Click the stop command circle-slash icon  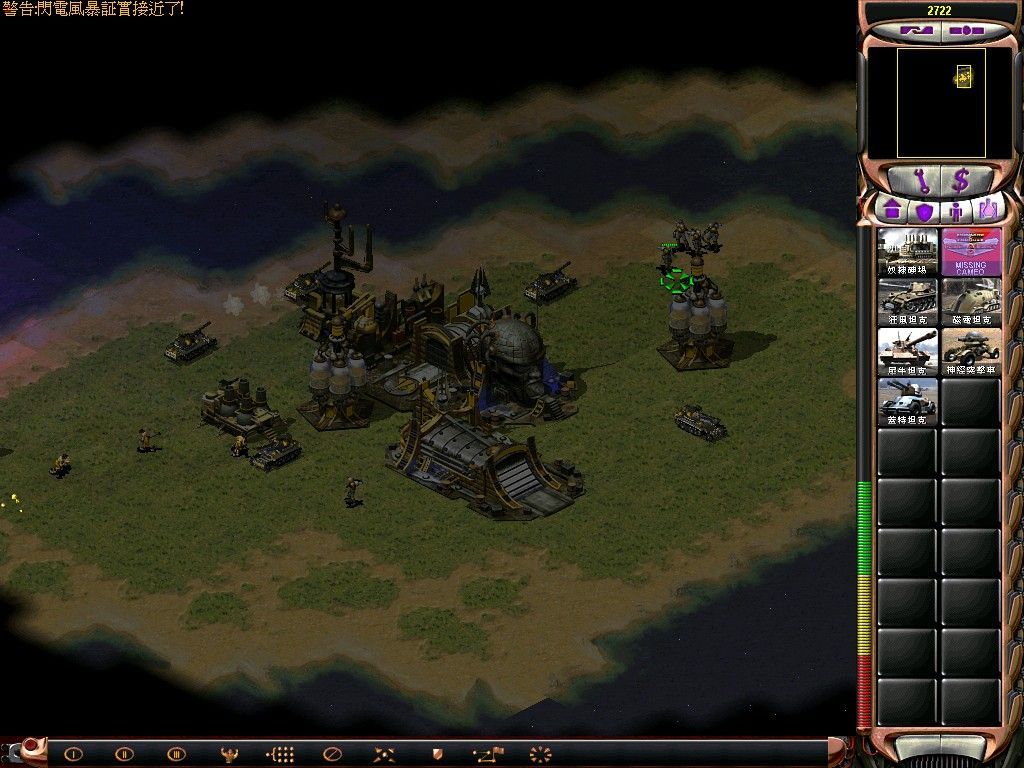333,754
